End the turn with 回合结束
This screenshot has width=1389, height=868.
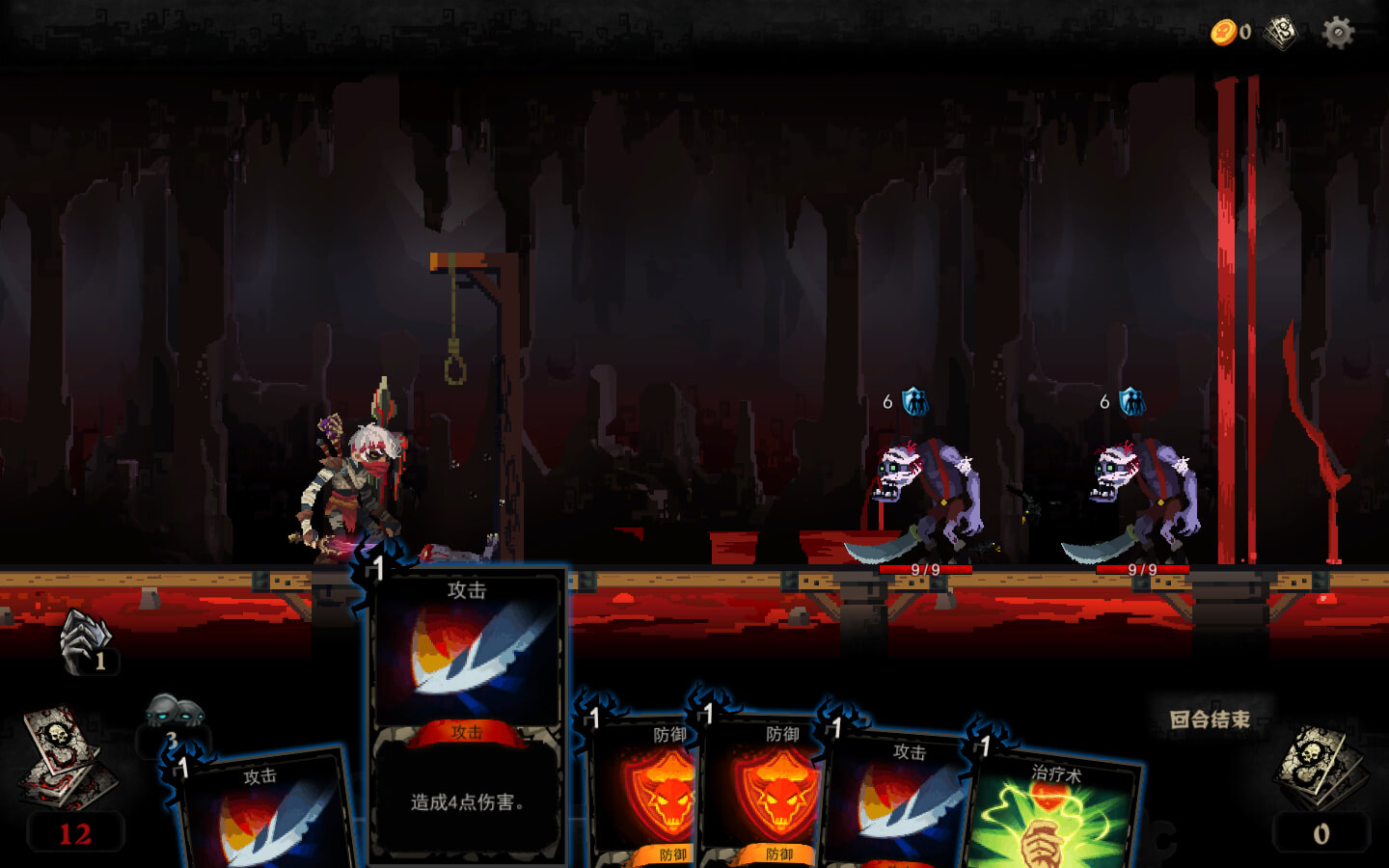[1210, 719]
